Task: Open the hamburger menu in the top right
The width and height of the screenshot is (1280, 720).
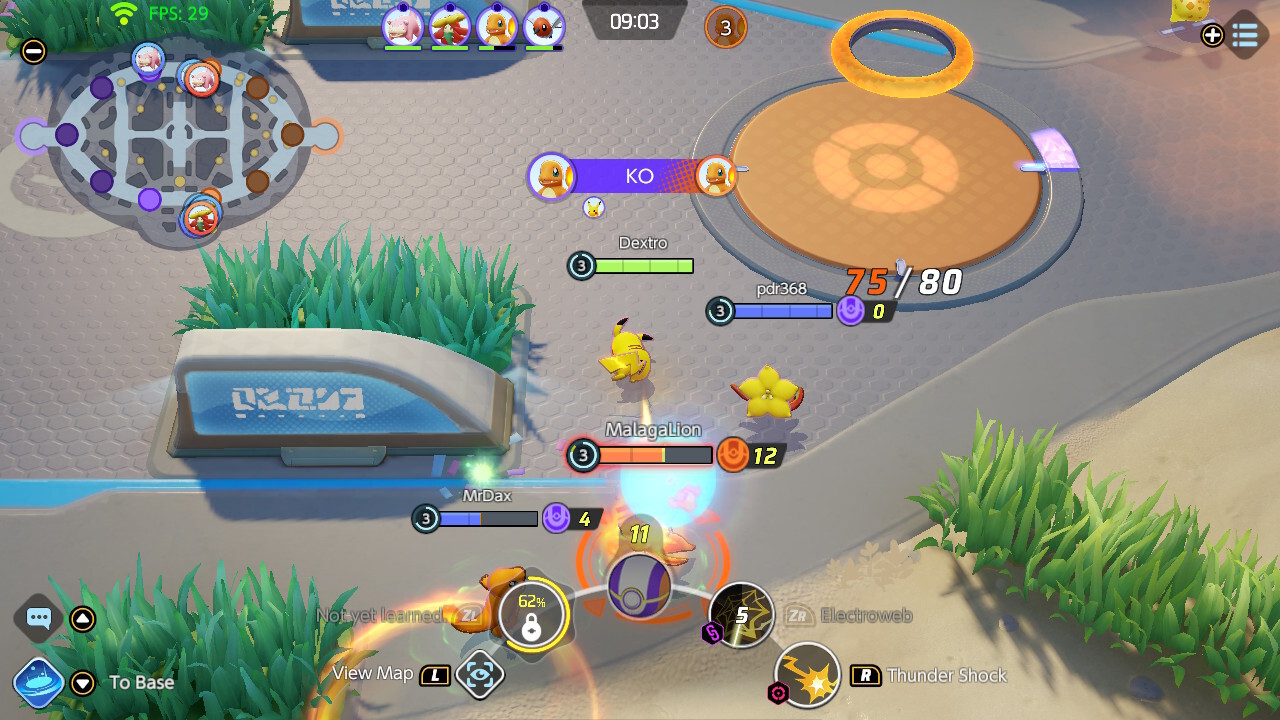Action: [x=1245, y=36]
